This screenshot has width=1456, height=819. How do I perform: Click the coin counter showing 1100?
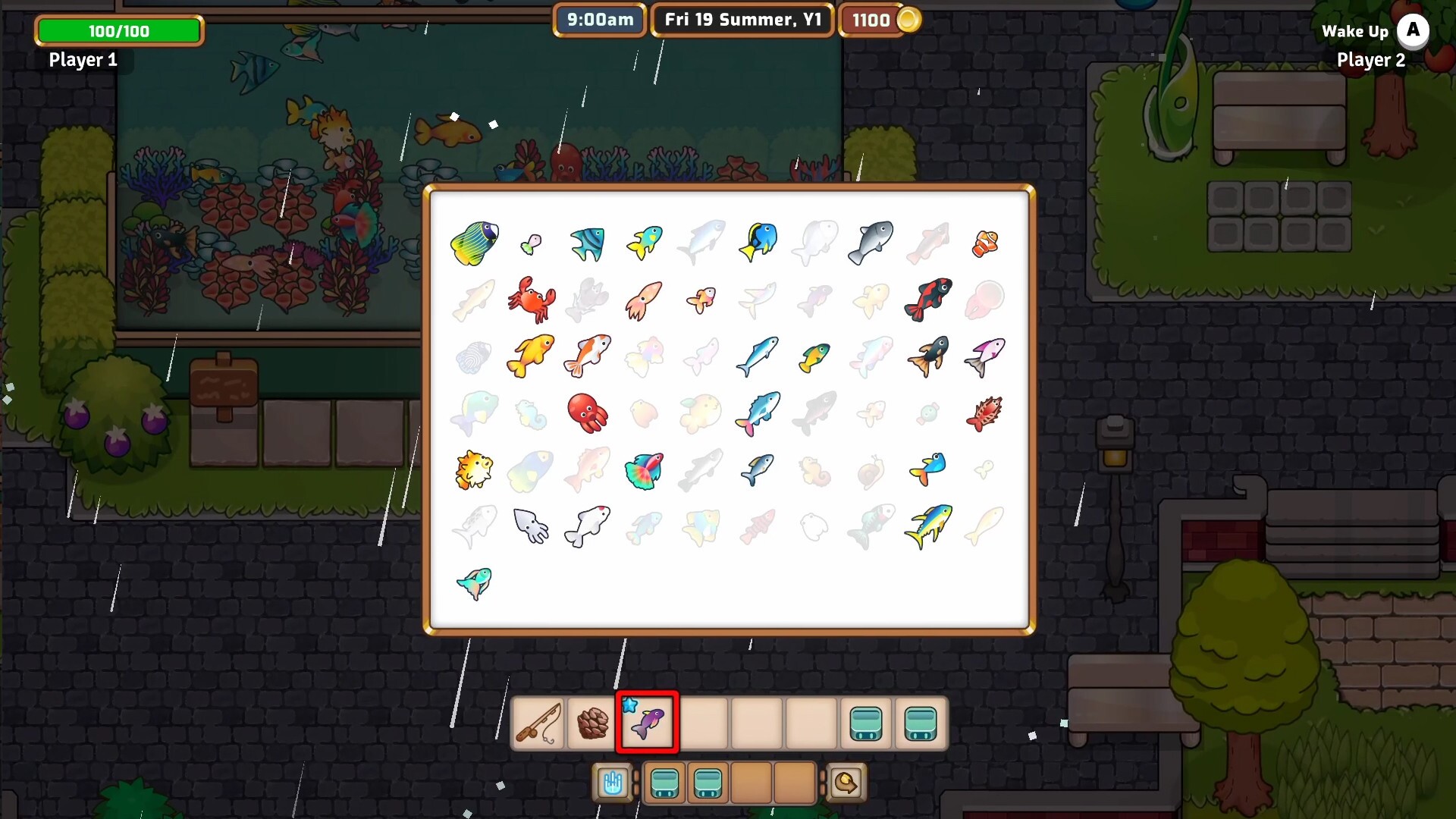pos(880,20)
